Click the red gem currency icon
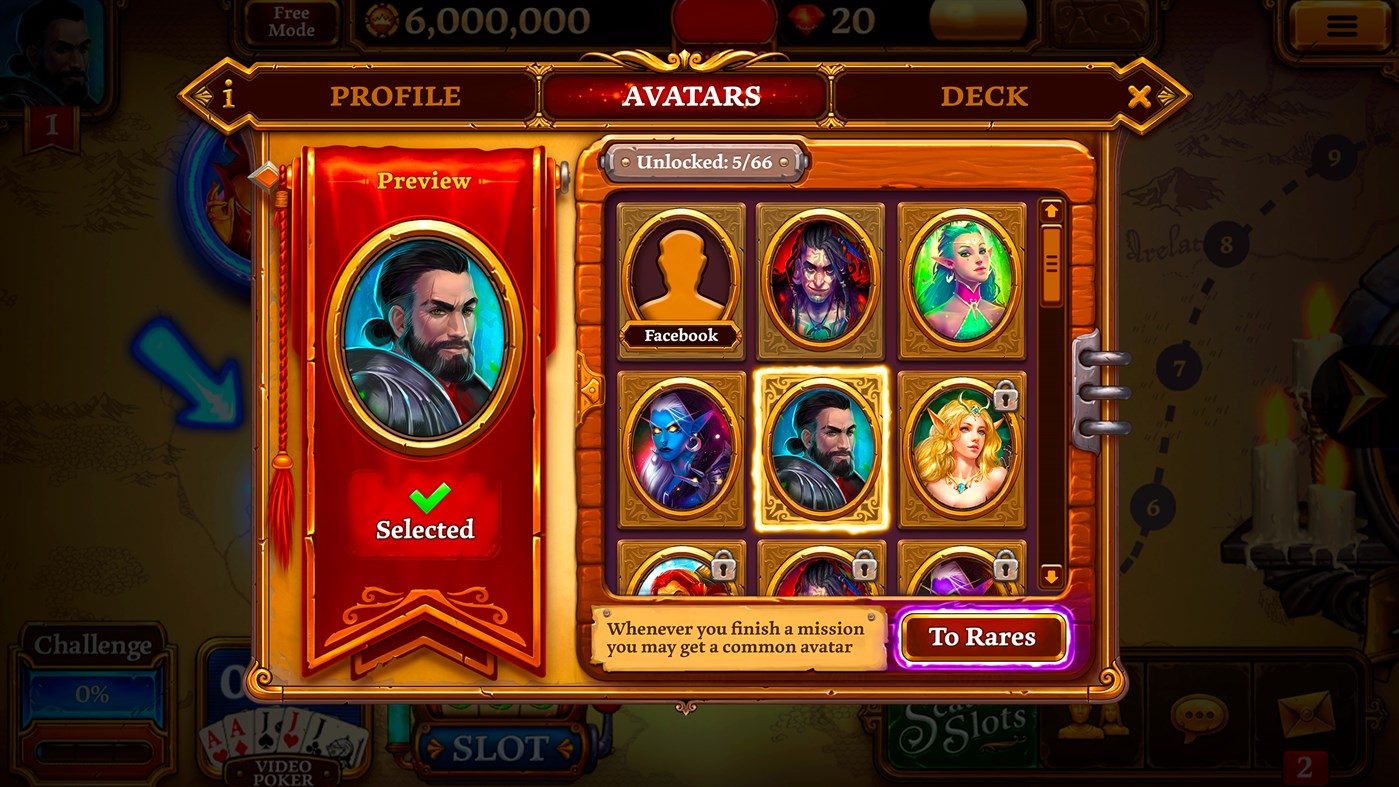The image size is (1399, 787). point(808,19)
